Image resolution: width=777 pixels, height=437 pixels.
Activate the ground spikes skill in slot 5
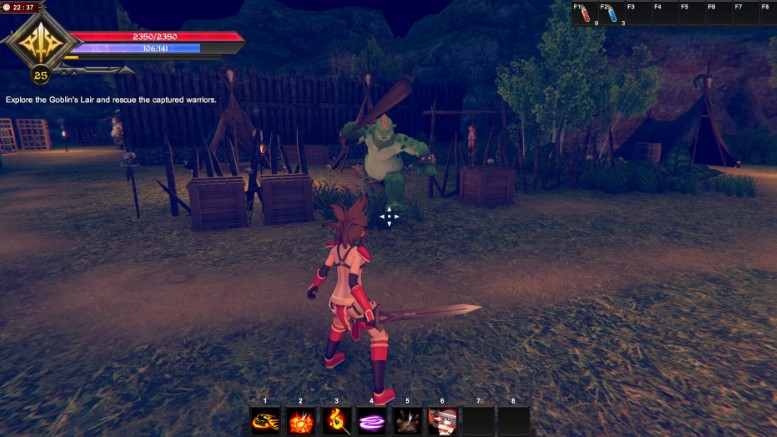tap(407, 421)
